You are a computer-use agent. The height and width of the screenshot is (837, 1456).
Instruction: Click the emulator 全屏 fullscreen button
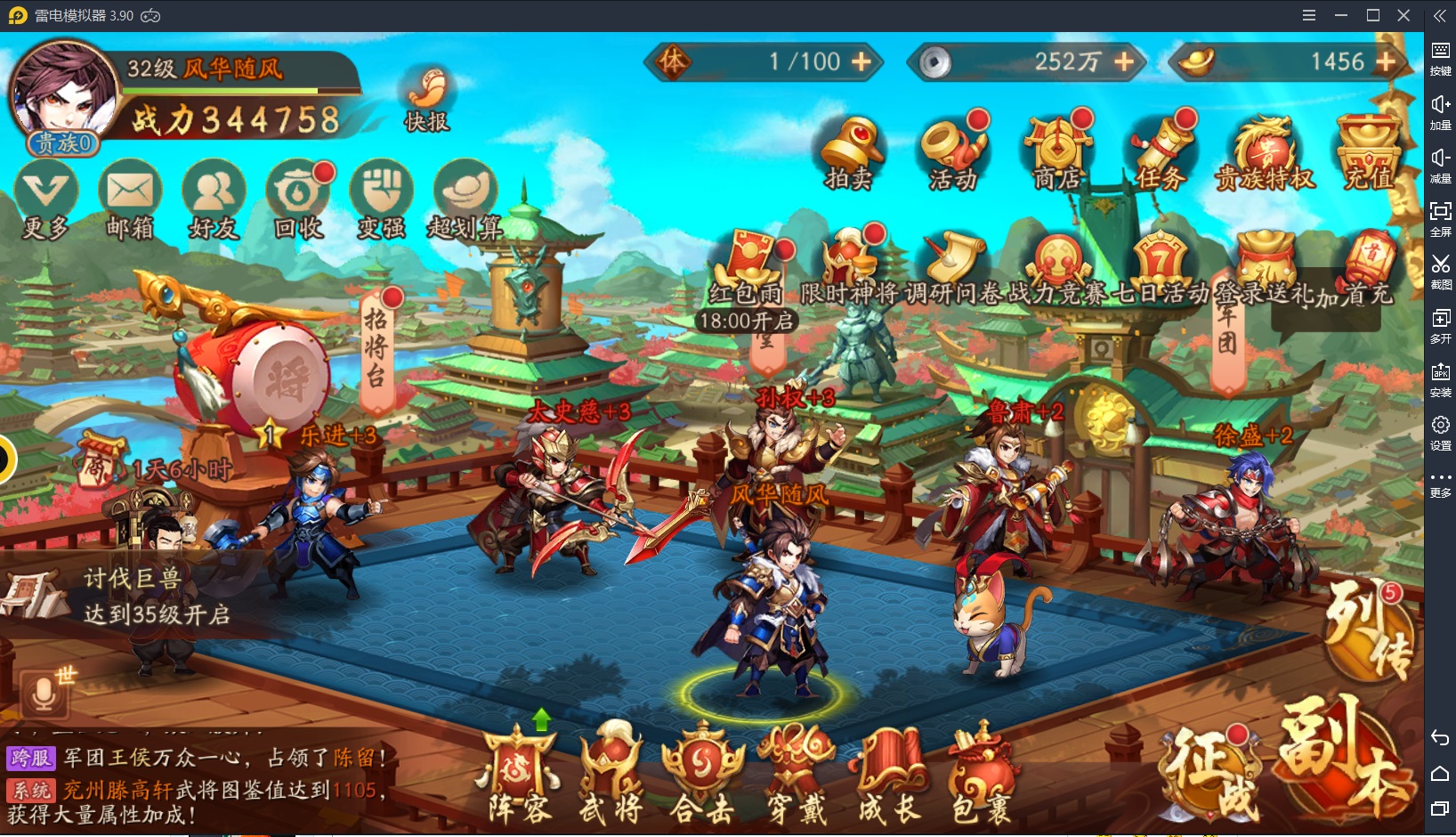point(1440,216)
